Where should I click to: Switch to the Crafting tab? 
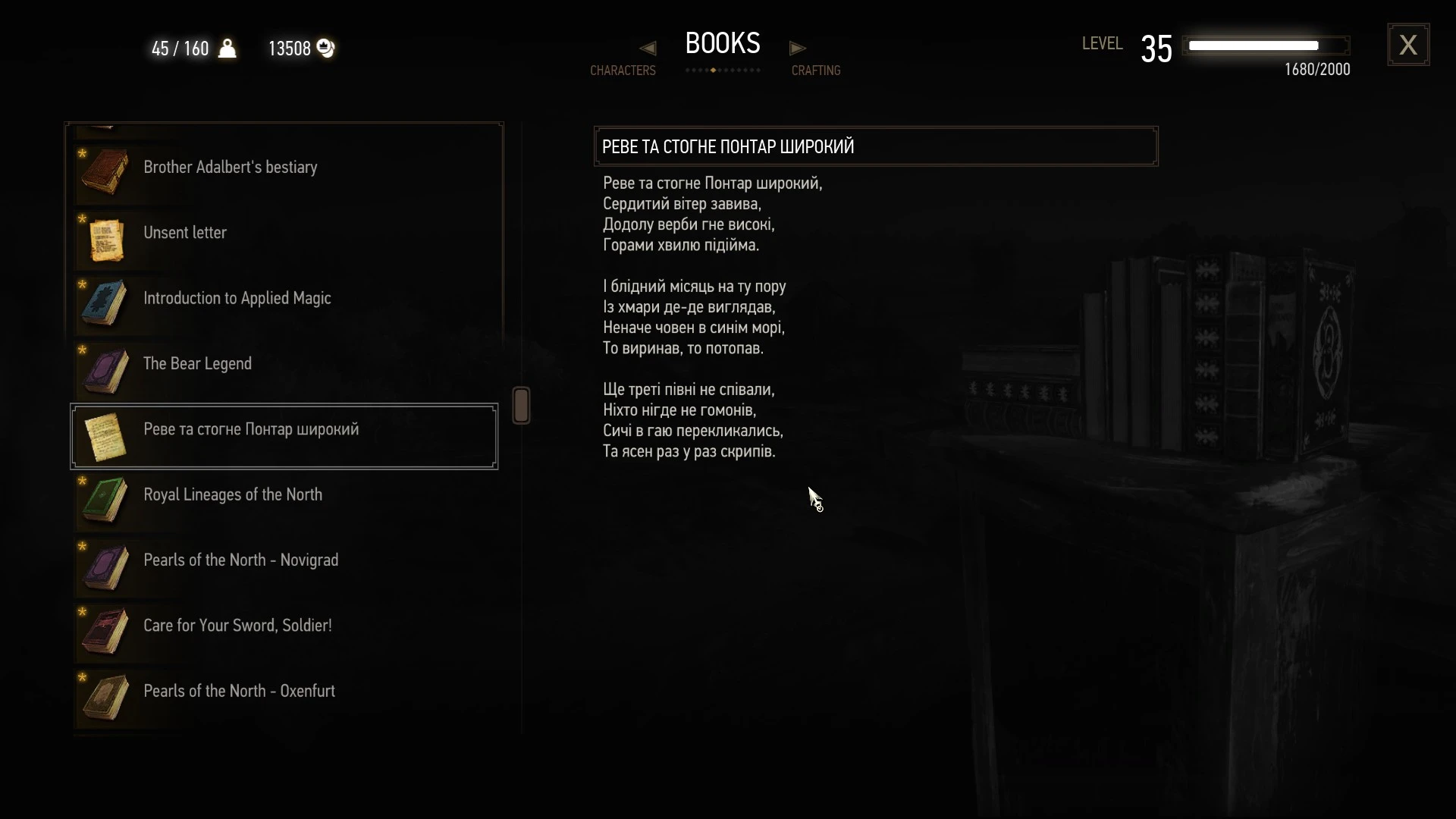coord(816,70)
